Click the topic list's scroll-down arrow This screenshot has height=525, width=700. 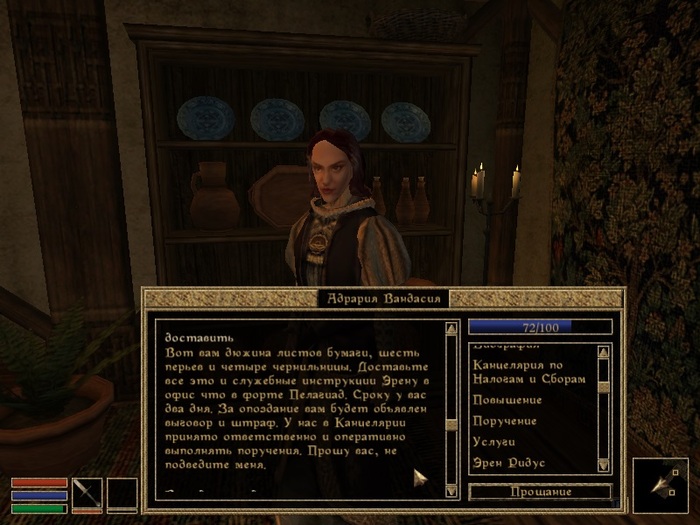pos(603,465)
